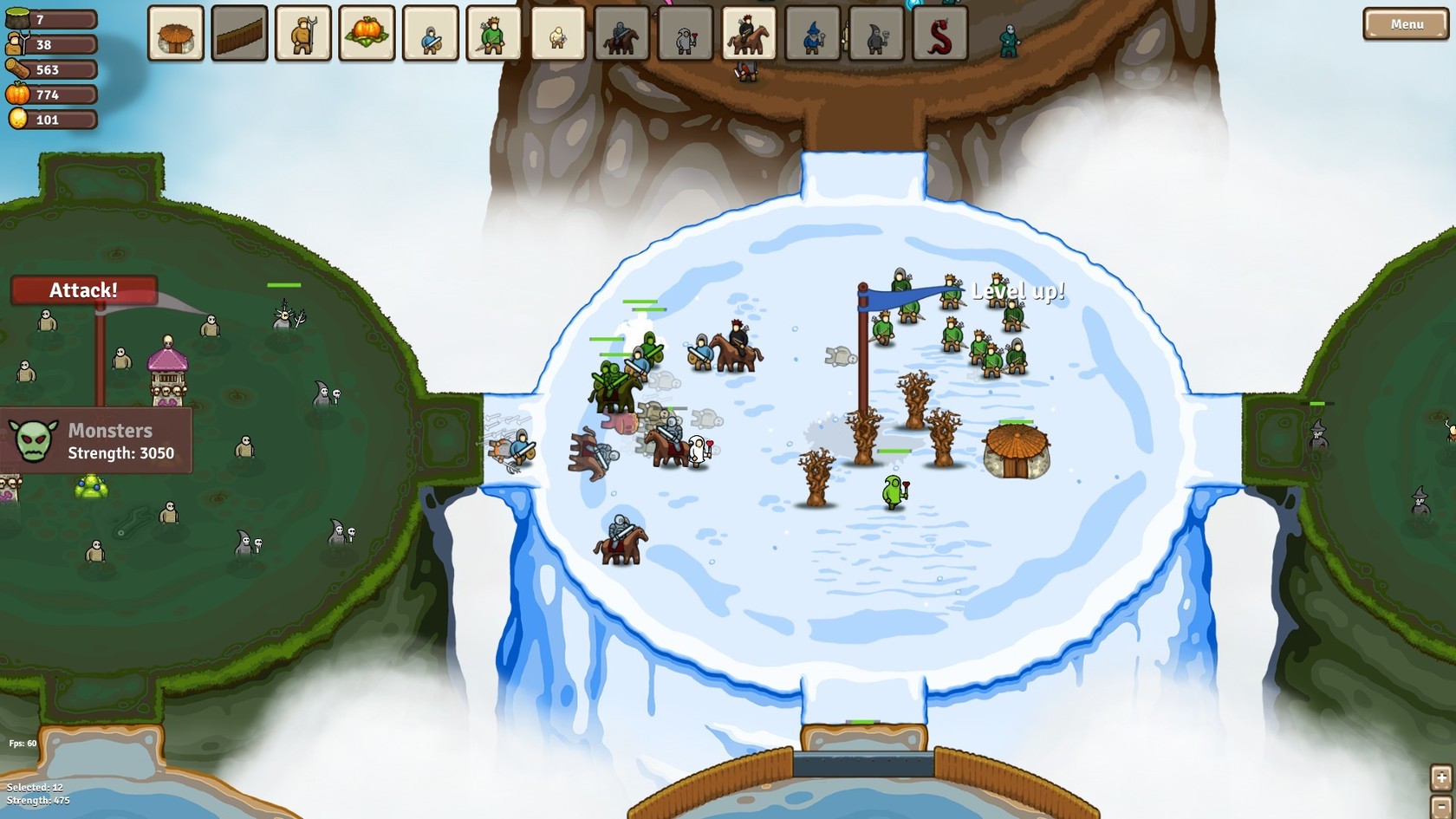Viewport: 1456px width, 819px height.
Task: Select the red serpent unit icon
Action: click(x=939, y=33)
